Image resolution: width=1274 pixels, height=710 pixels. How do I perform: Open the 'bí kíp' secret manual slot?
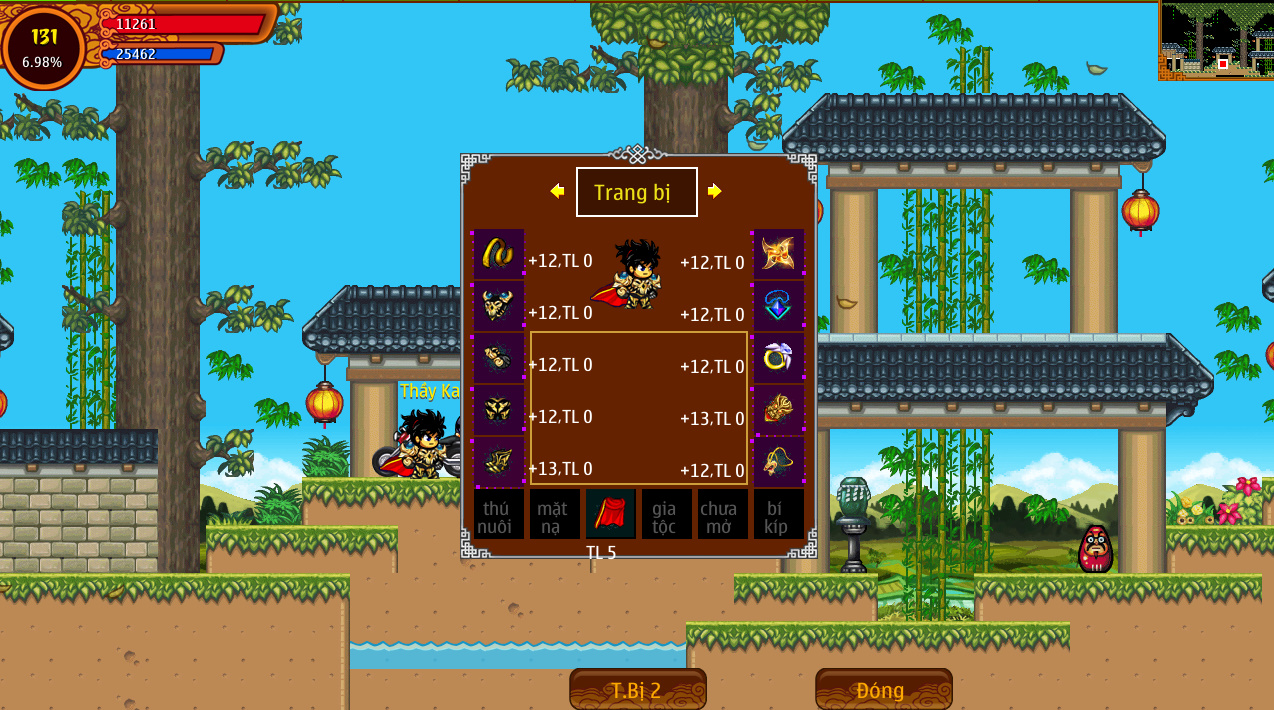[778, 514]
